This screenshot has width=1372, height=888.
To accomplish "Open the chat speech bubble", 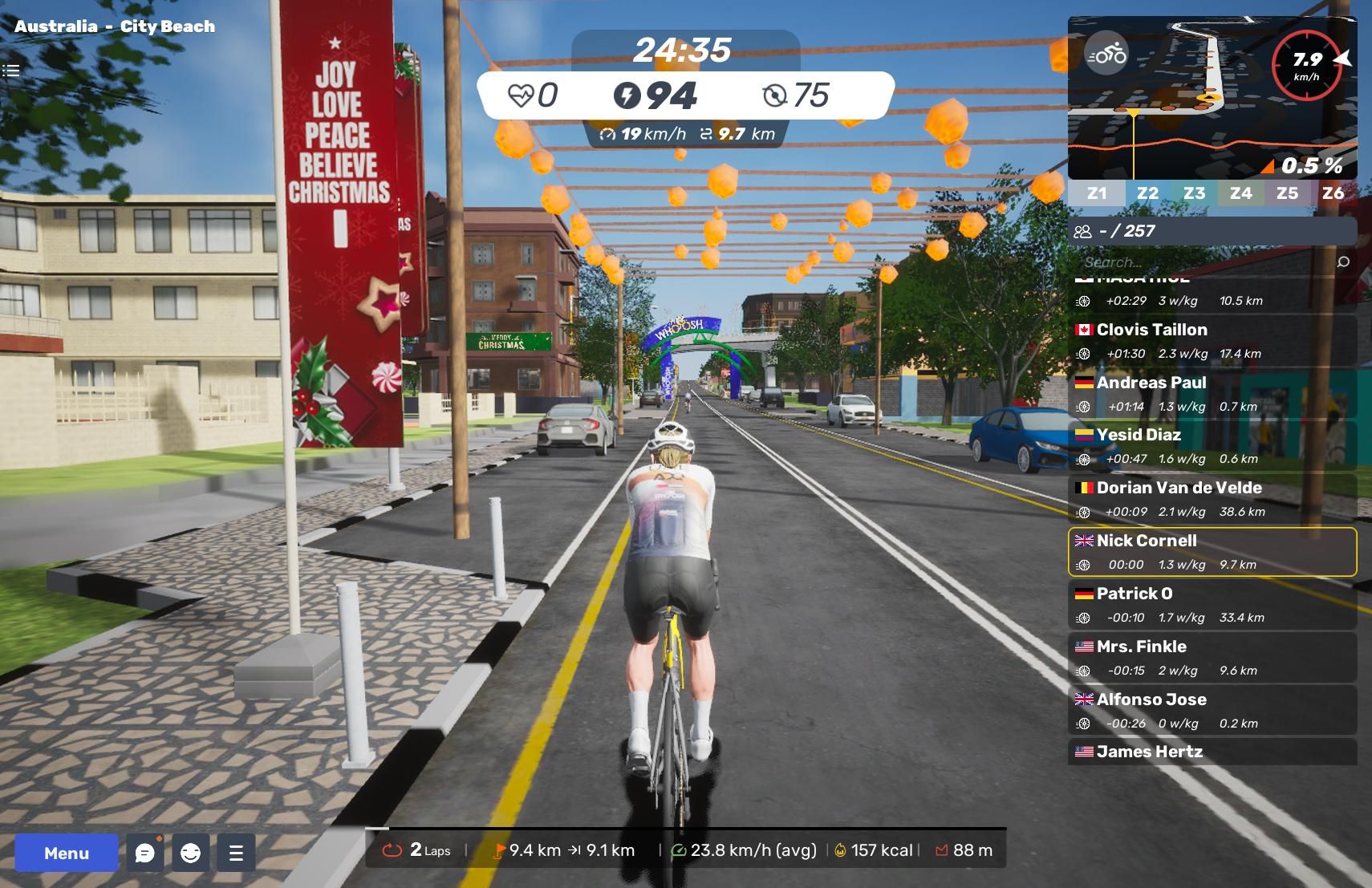I will tap(145, 853).
